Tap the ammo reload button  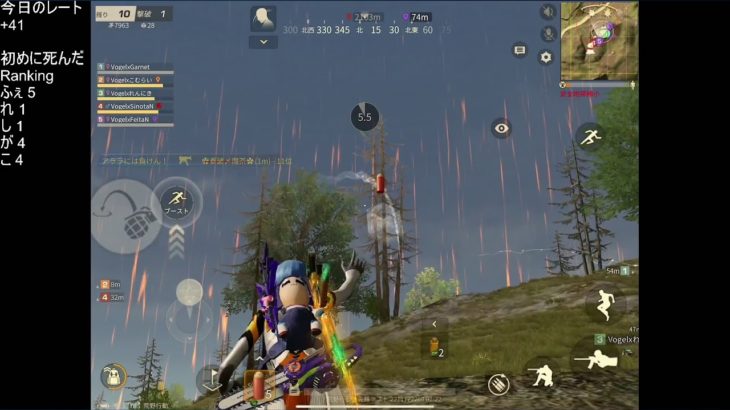click(498, 384)
